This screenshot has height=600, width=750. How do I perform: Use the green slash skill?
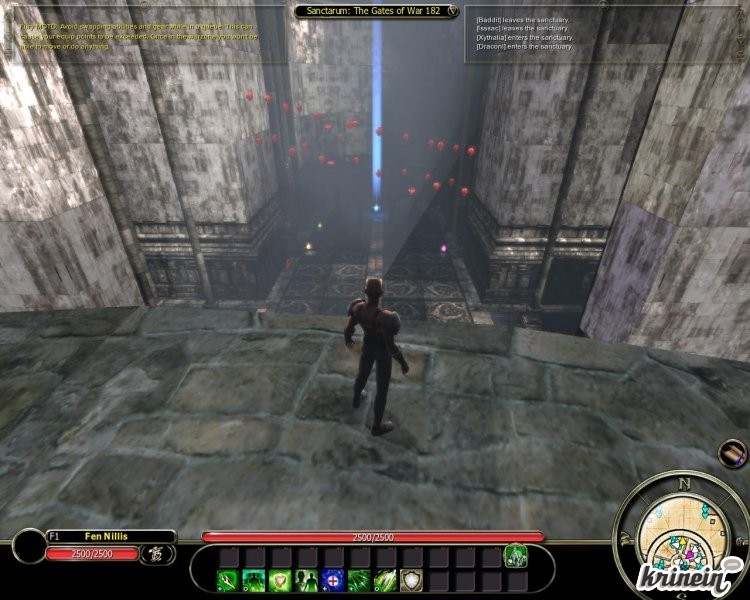[x=359, y=580]
